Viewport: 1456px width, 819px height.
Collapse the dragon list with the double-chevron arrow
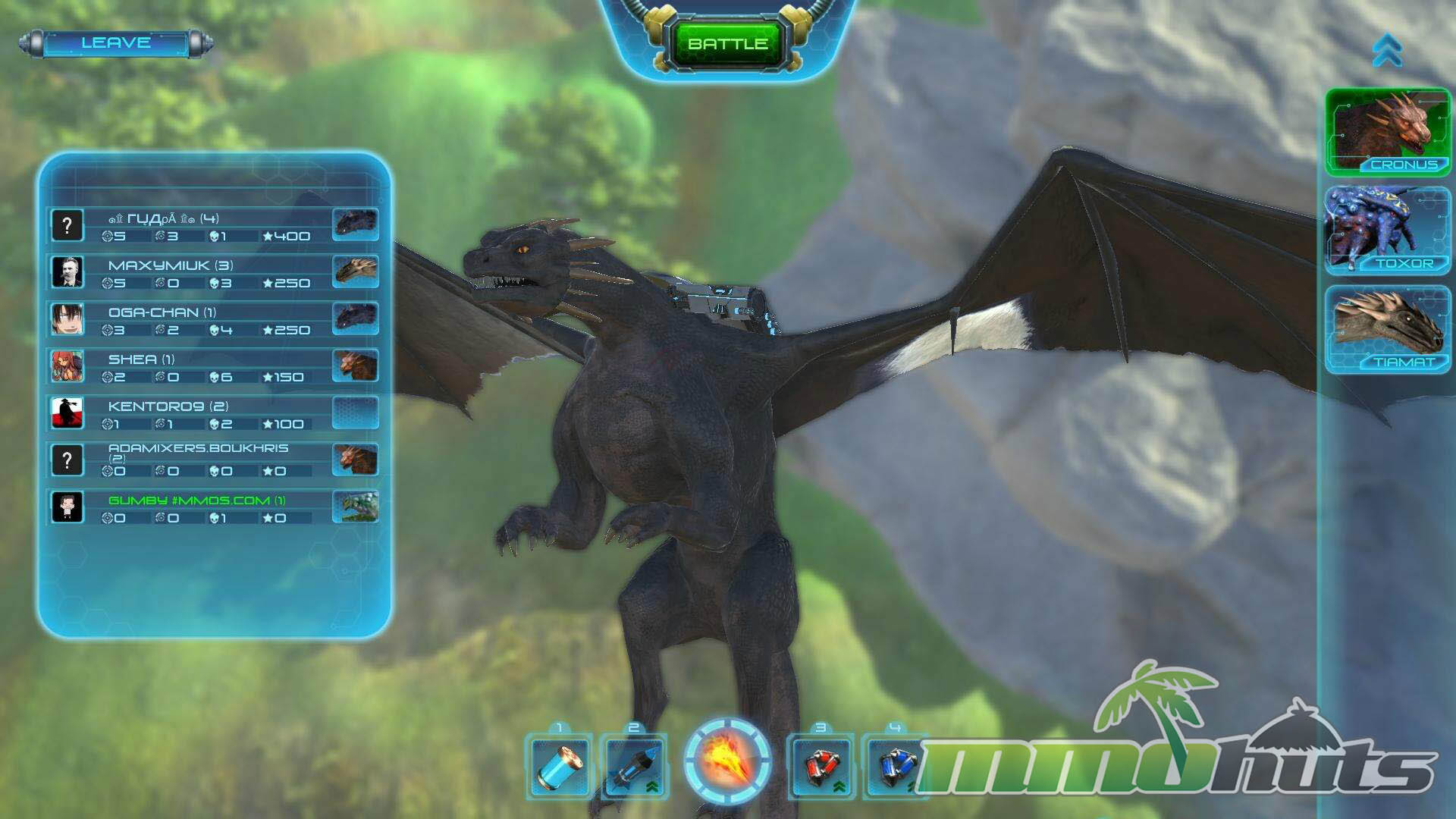click(1387, 50)
